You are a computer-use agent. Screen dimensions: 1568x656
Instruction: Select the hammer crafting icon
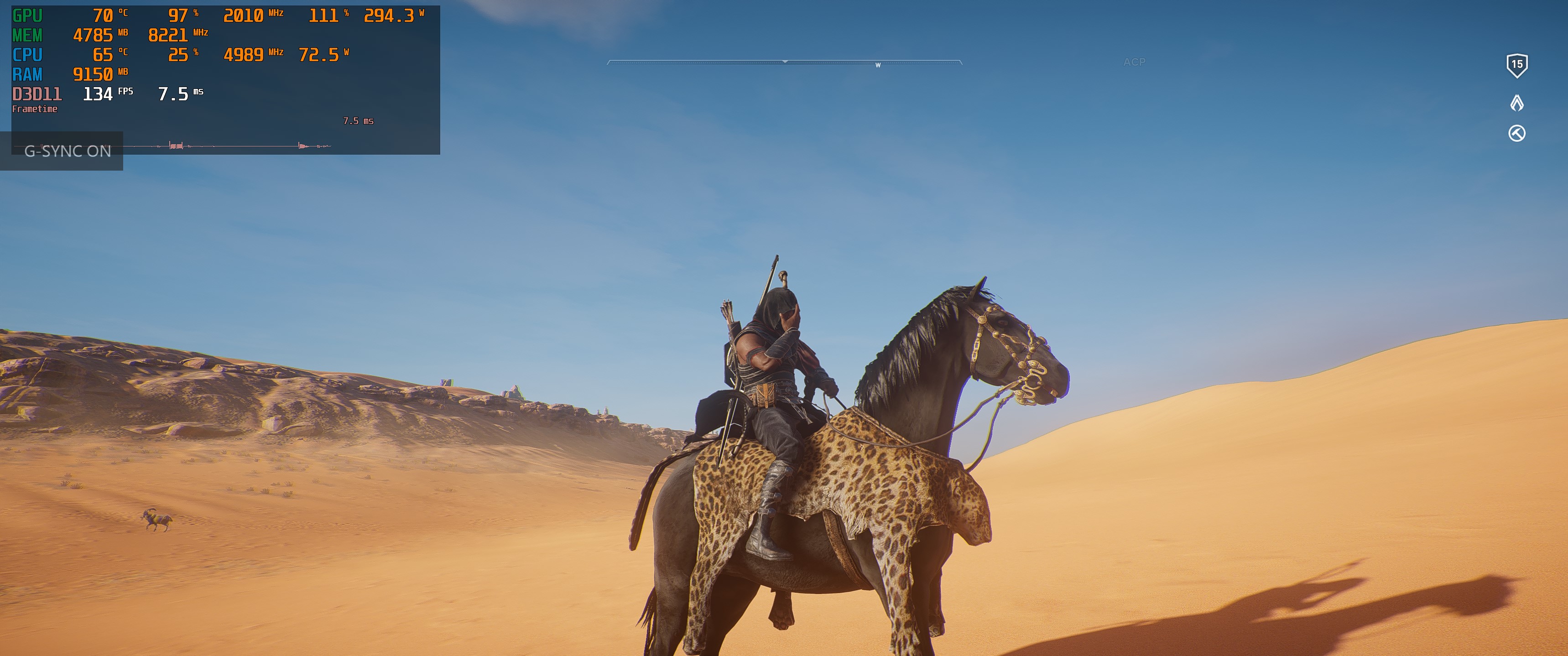[1516, 133]
